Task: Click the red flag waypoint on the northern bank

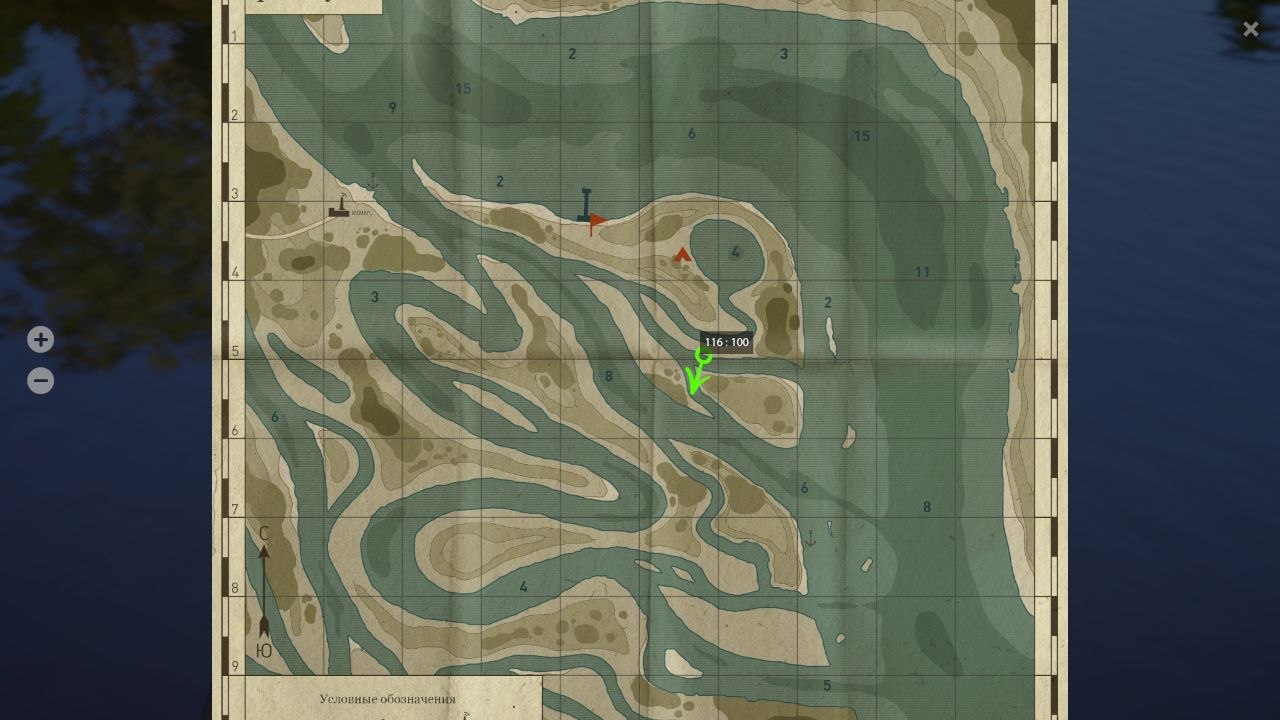Action: [595, 218]
